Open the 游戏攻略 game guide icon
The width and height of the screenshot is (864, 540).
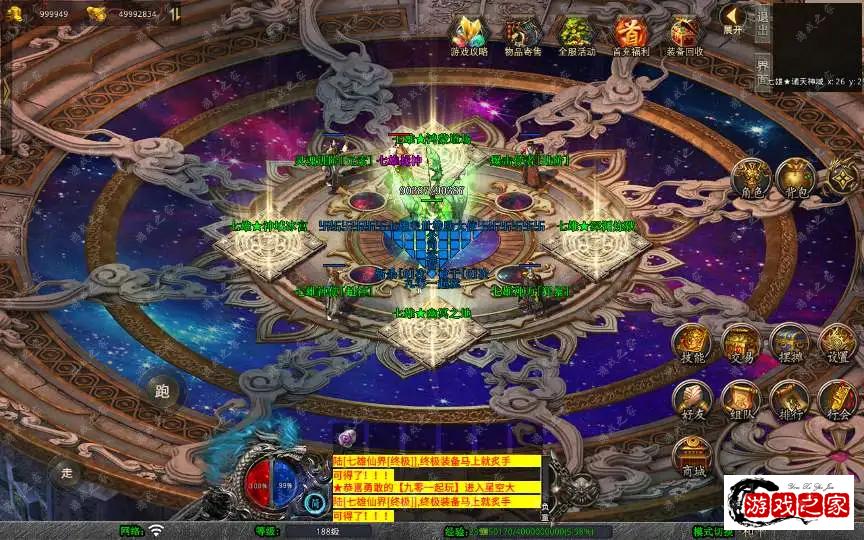[x=466, y=35]
